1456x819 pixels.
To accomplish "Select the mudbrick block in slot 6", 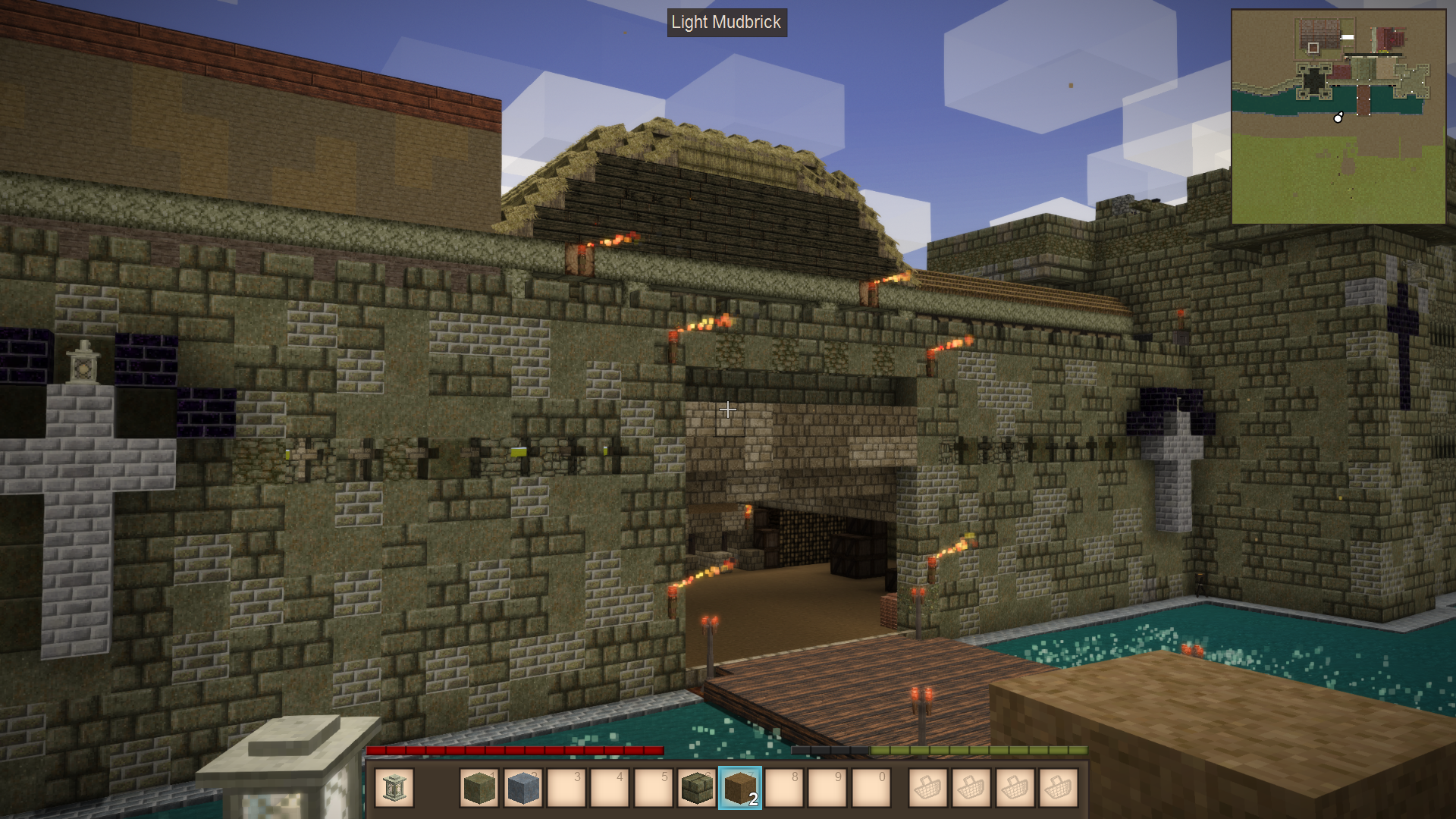I will click(696, 787).
